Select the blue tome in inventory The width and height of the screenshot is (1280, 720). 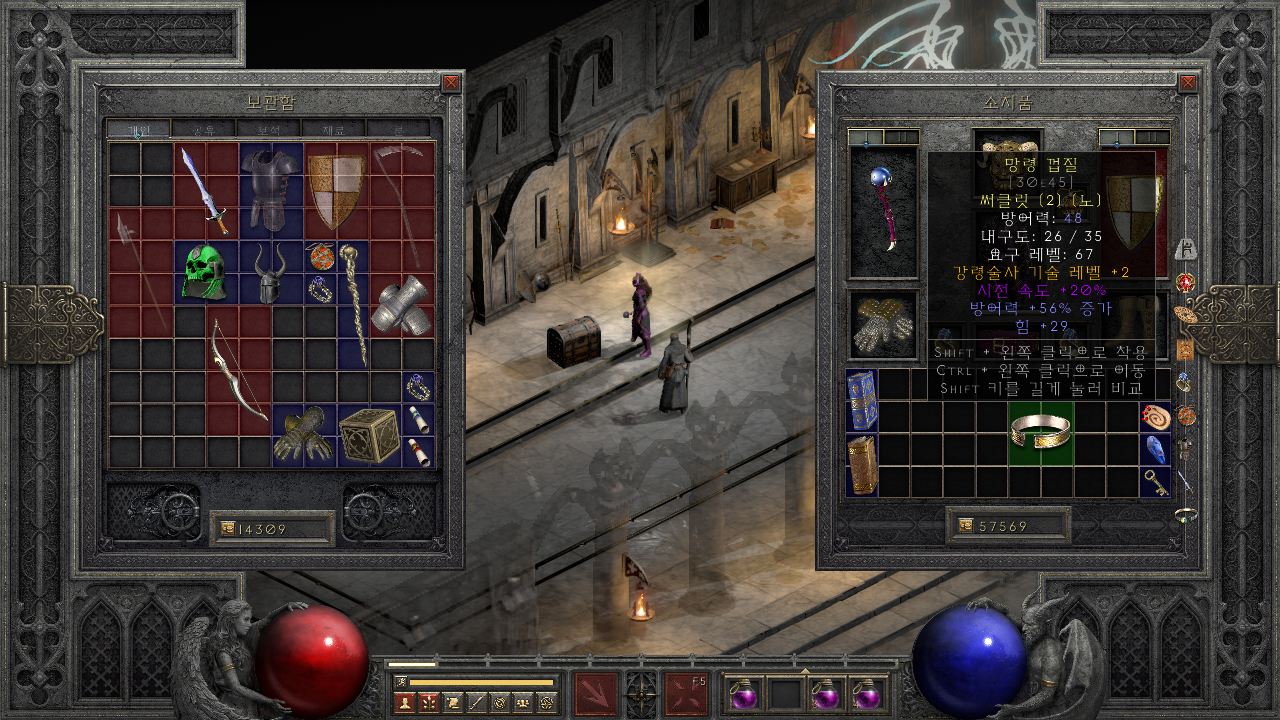pos(861,400)
